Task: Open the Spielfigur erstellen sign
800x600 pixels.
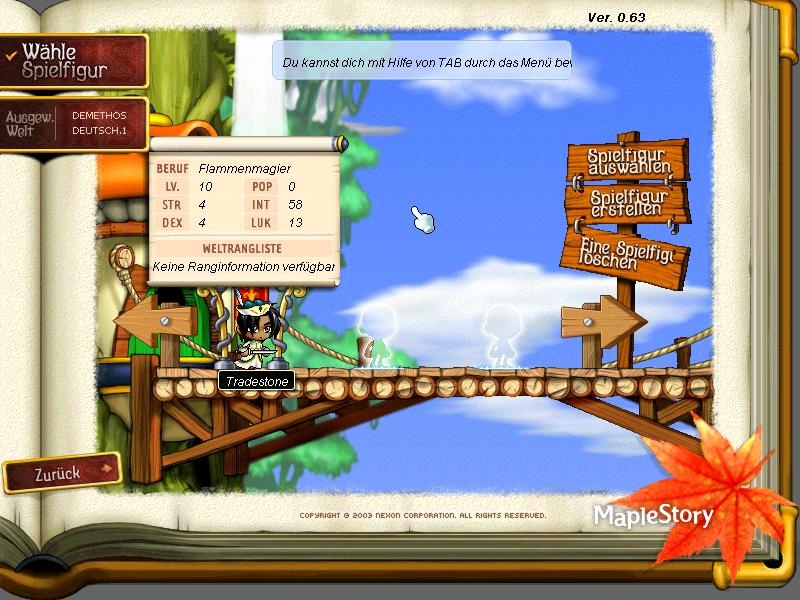Action: tap(627, 203)
